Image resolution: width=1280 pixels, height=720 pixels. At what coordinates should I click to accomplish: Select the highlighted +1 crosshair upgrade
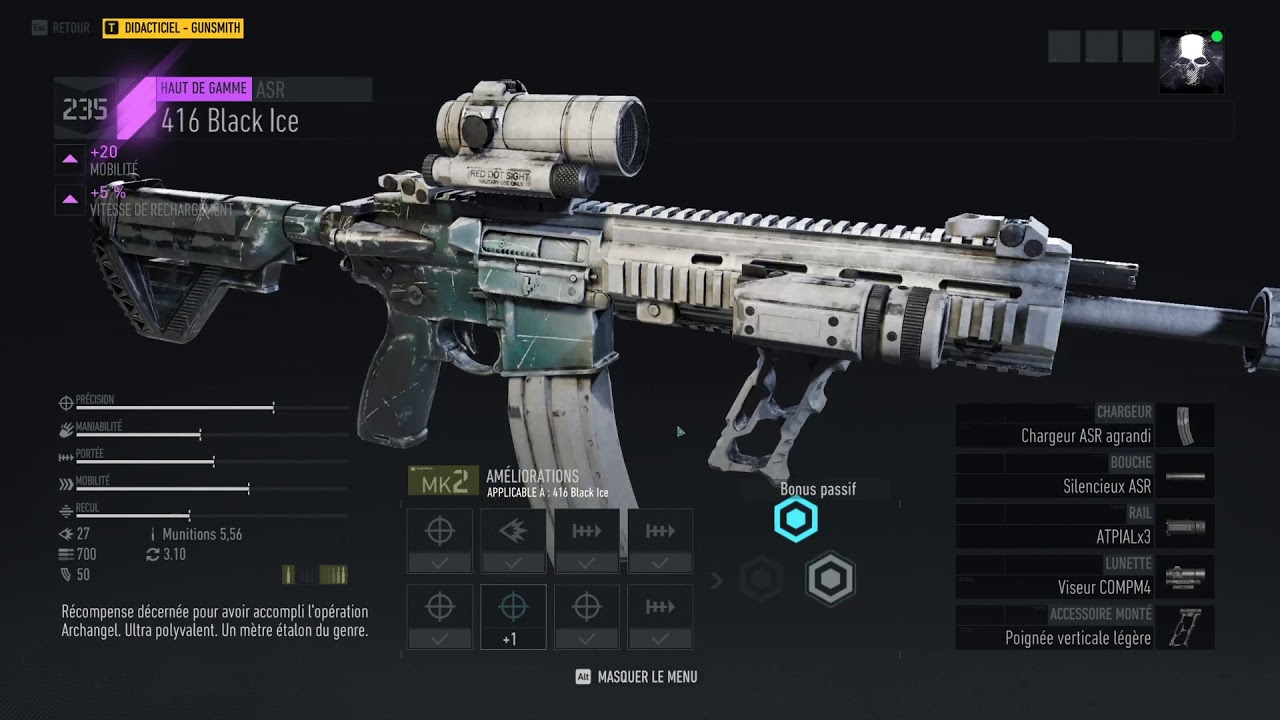click(513, 616)
